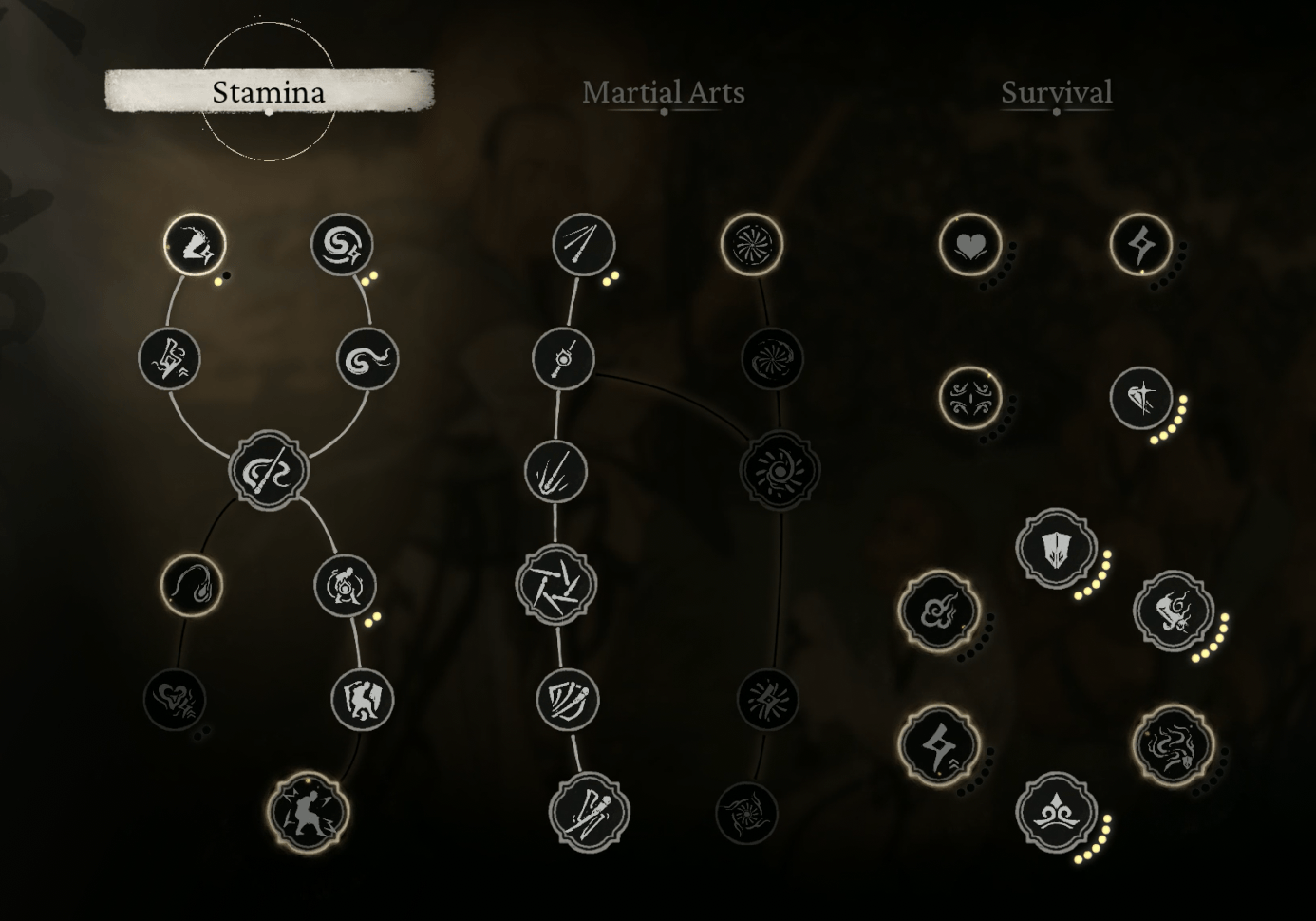
Task: Choose the meditating figure skill node
Action: (x=345, y=585)
